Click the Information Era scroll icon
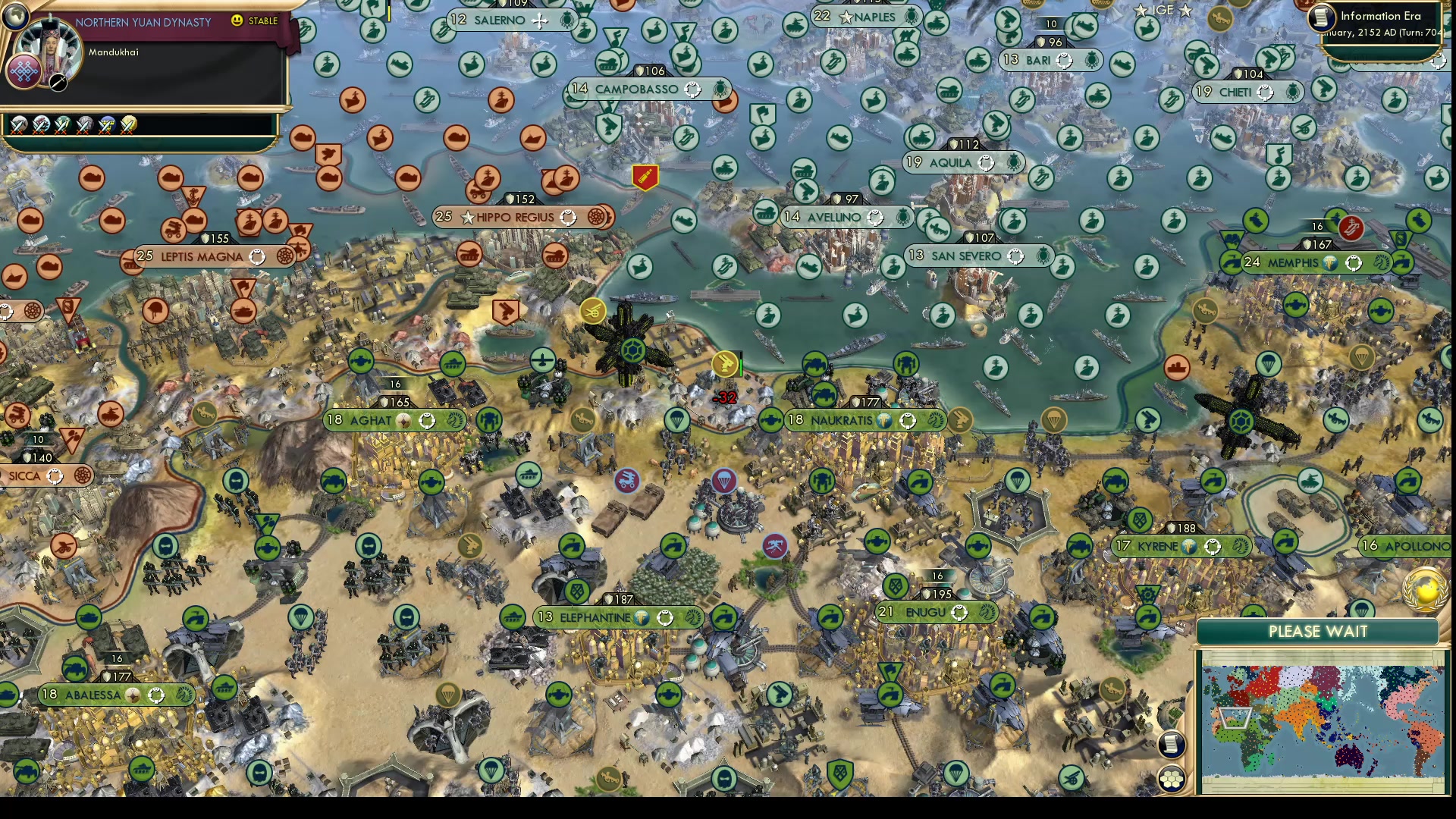1456x819 pixels. coord(1321,18)
